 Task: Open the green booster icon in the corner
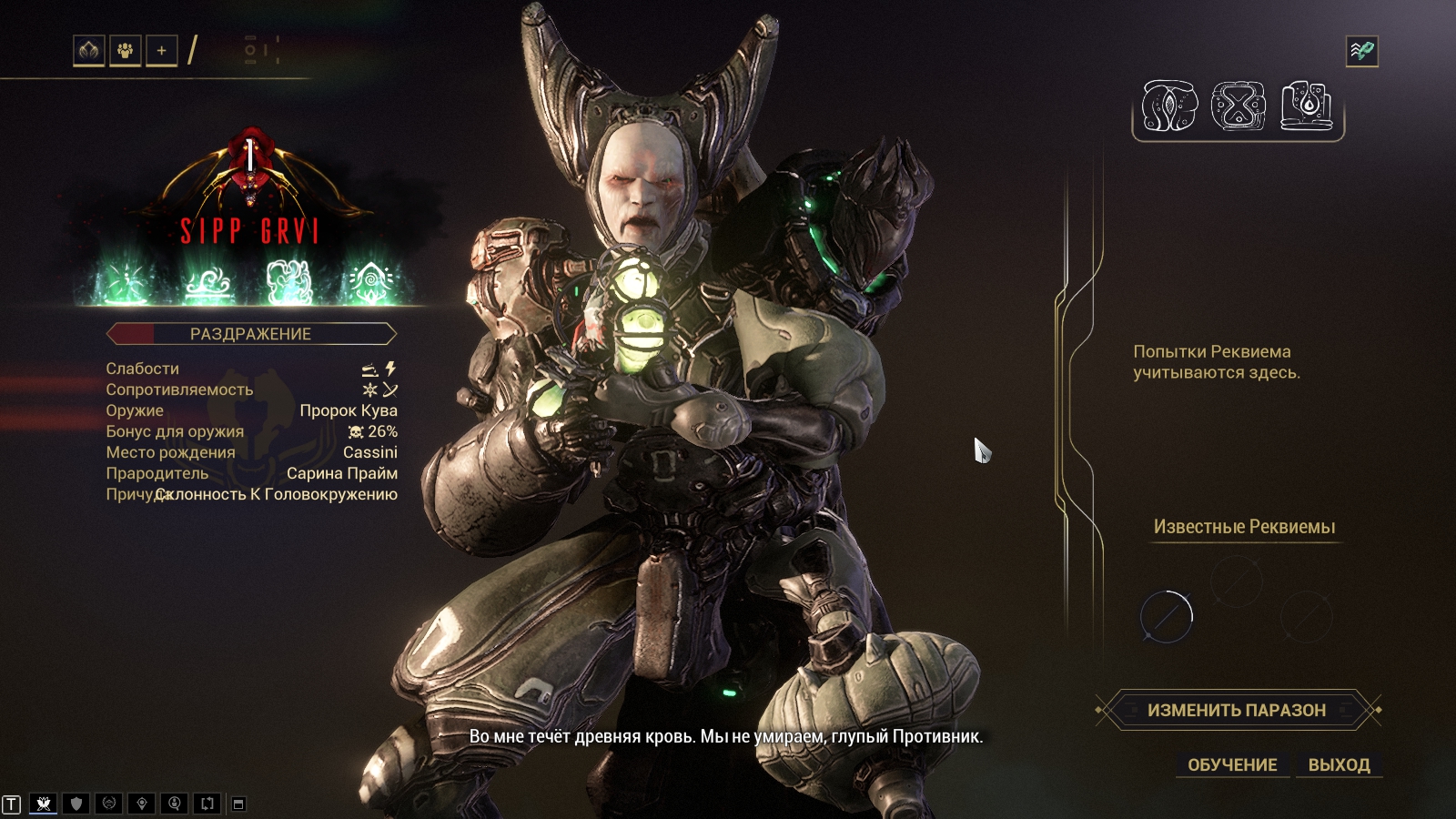(1361, 51)
